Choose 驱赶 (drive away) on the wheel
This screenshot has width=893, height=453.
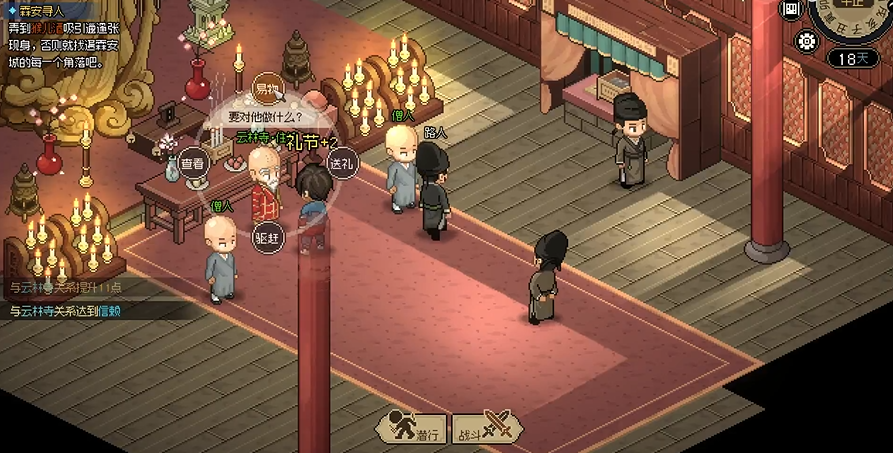tap(266, 238)
